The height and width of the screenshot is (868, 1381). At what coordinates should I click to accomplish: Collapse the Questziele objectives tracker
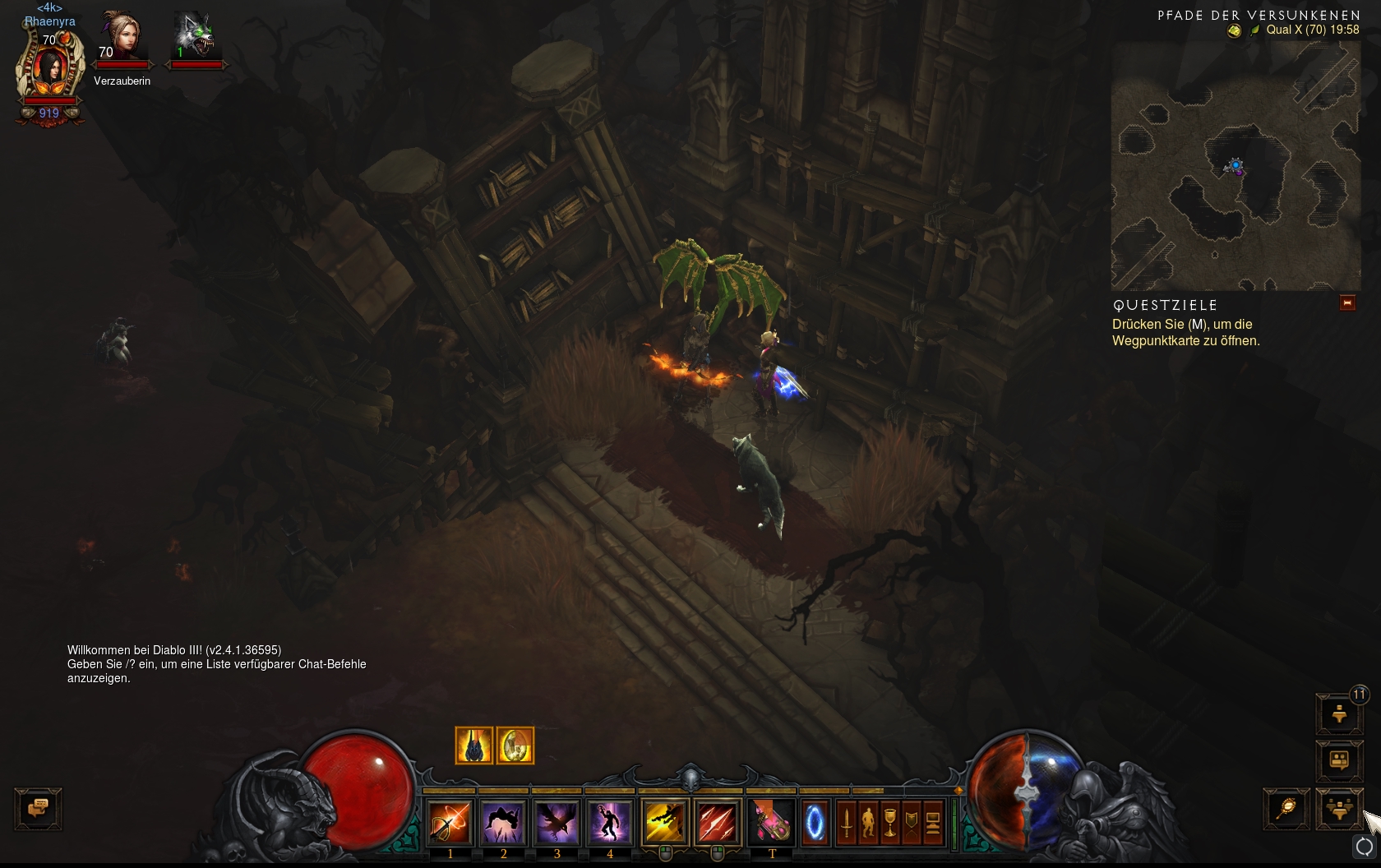click(1346, 303)
